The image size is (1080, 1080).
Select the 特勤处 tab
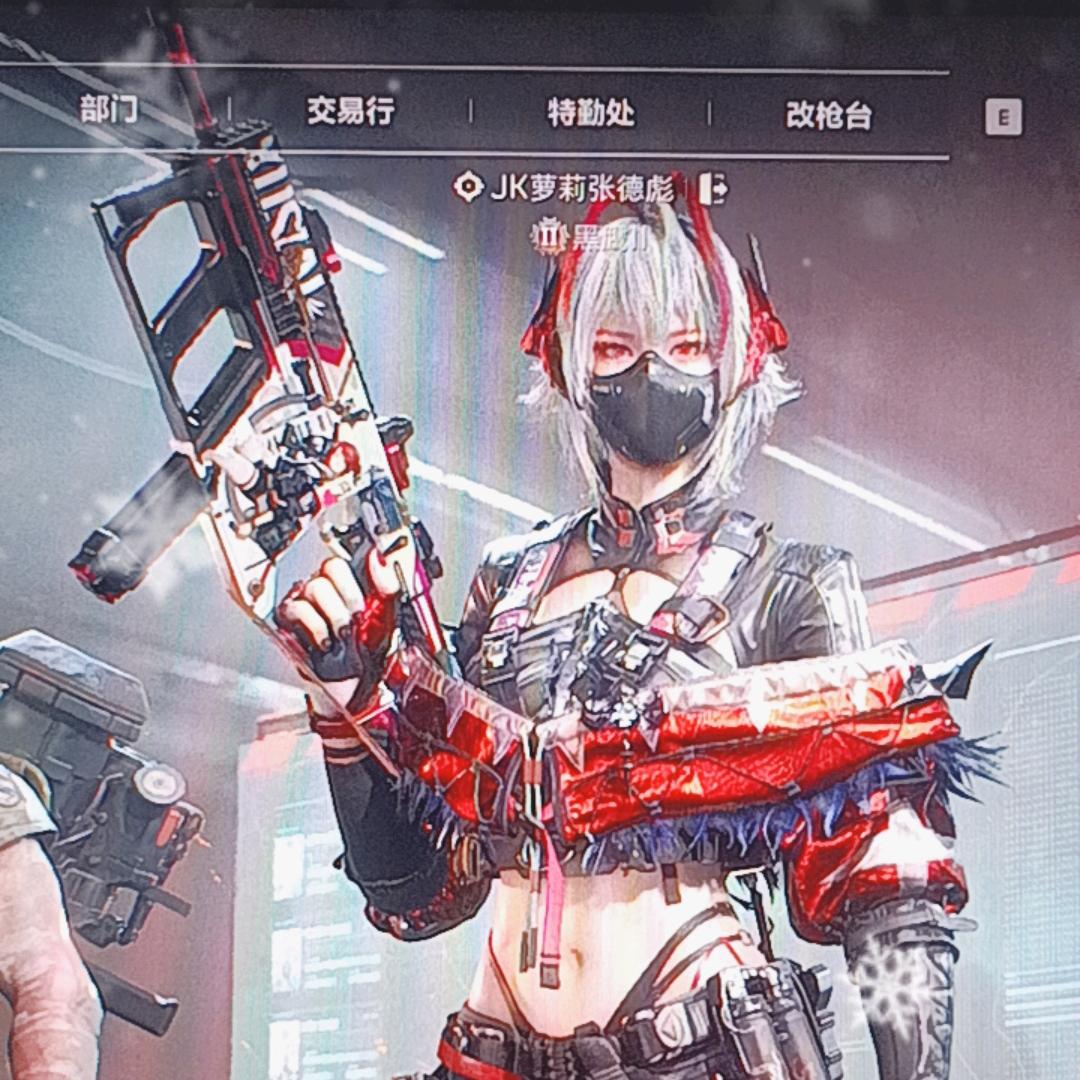pos(591,113)
